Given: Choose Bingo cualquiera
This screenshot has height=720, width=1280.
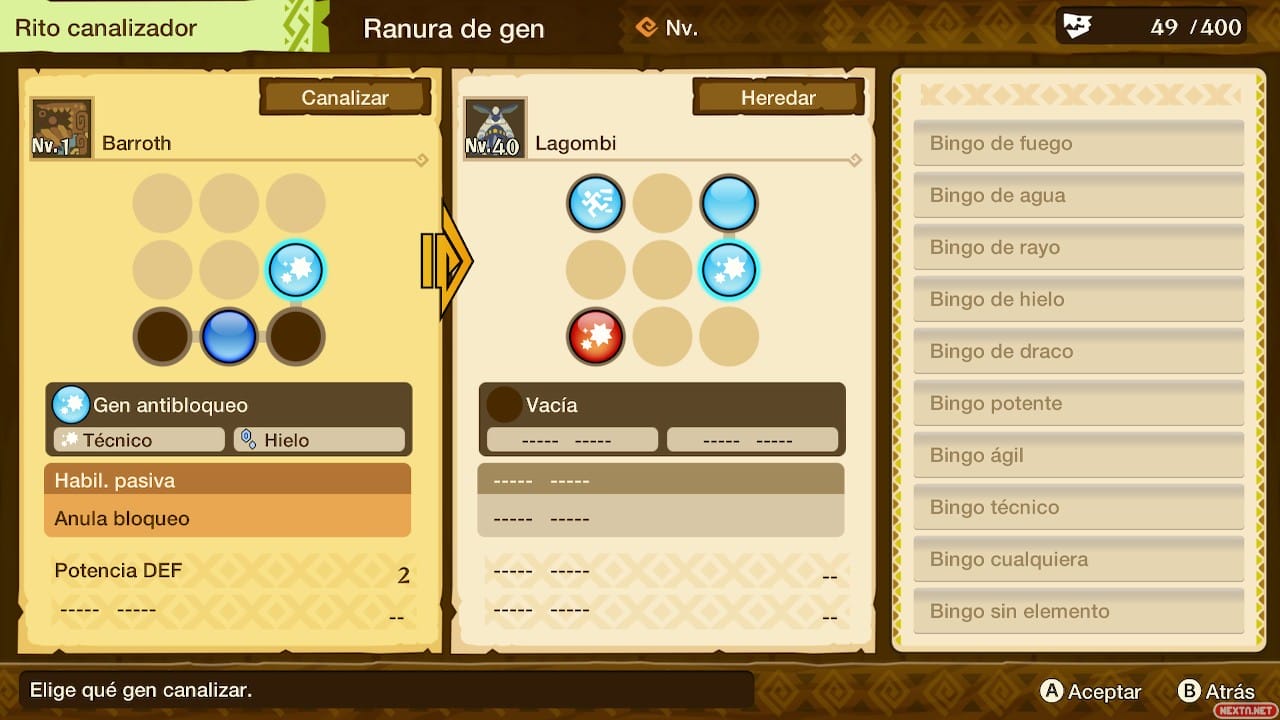Looking at the screenshot, I should 1078,559.
